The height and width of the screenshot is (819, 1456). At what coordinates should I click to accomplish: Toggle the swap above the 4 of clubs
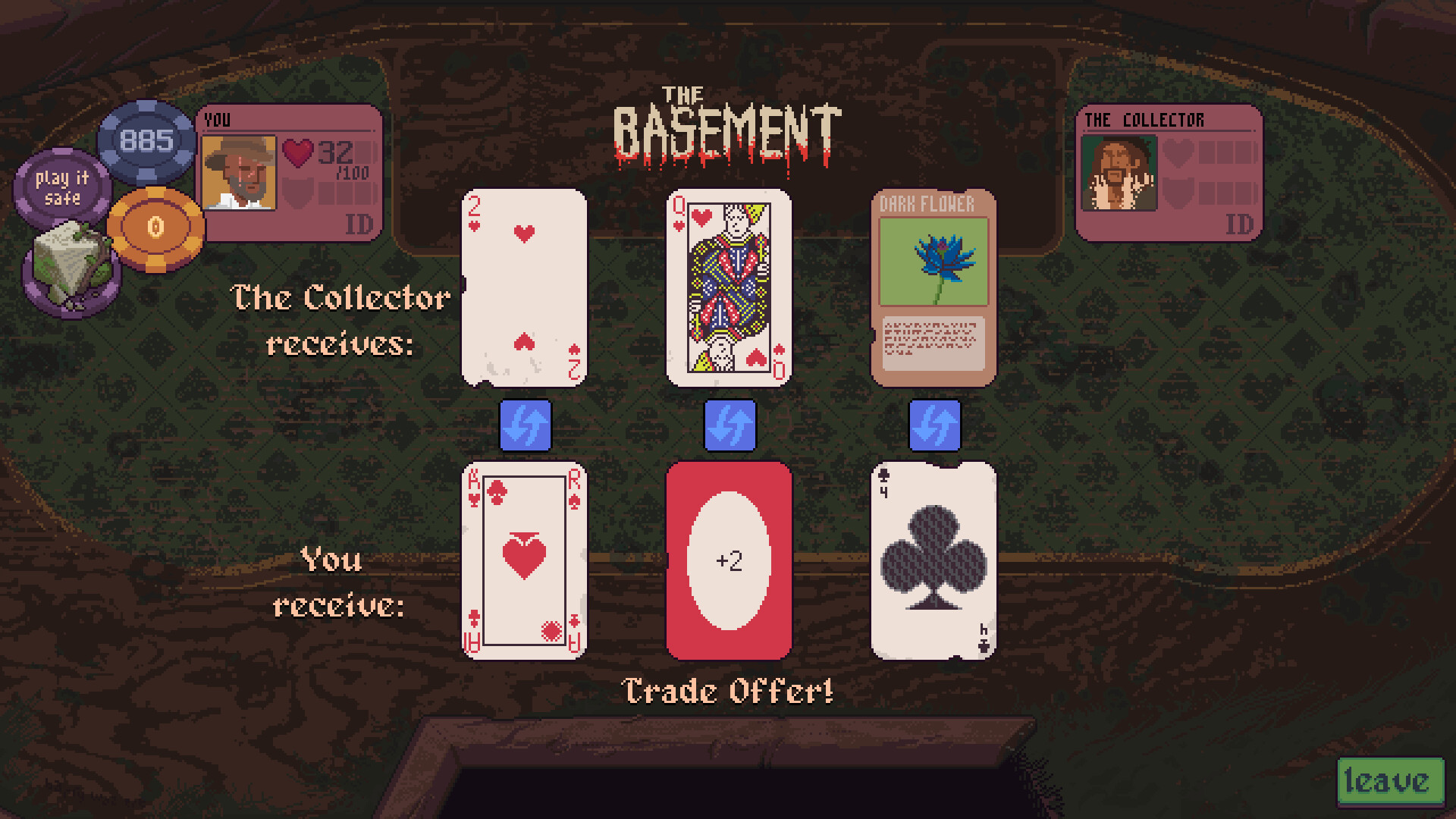934,425
